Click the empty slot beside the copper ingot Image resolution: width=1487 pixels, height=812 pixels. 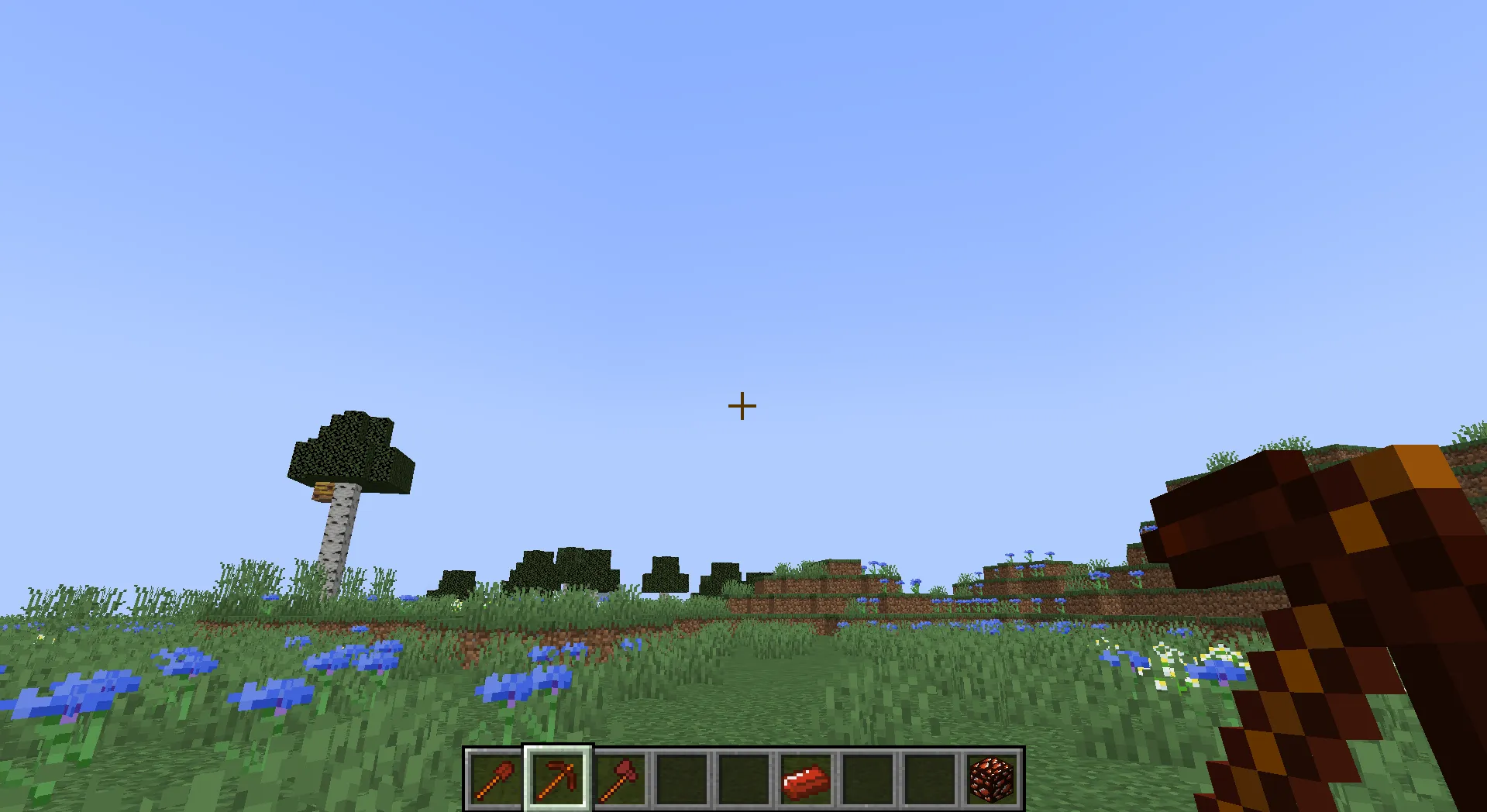(867, 779)
